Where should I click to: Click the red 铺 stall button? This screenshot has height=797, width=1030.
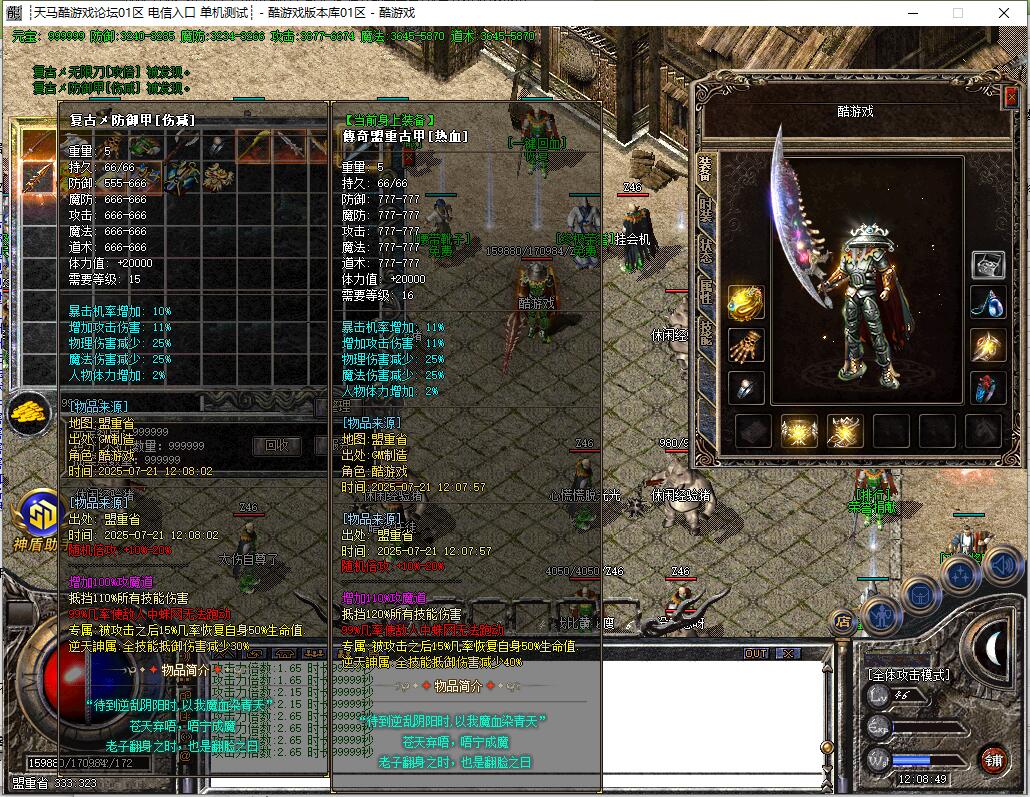pos(993,759)
